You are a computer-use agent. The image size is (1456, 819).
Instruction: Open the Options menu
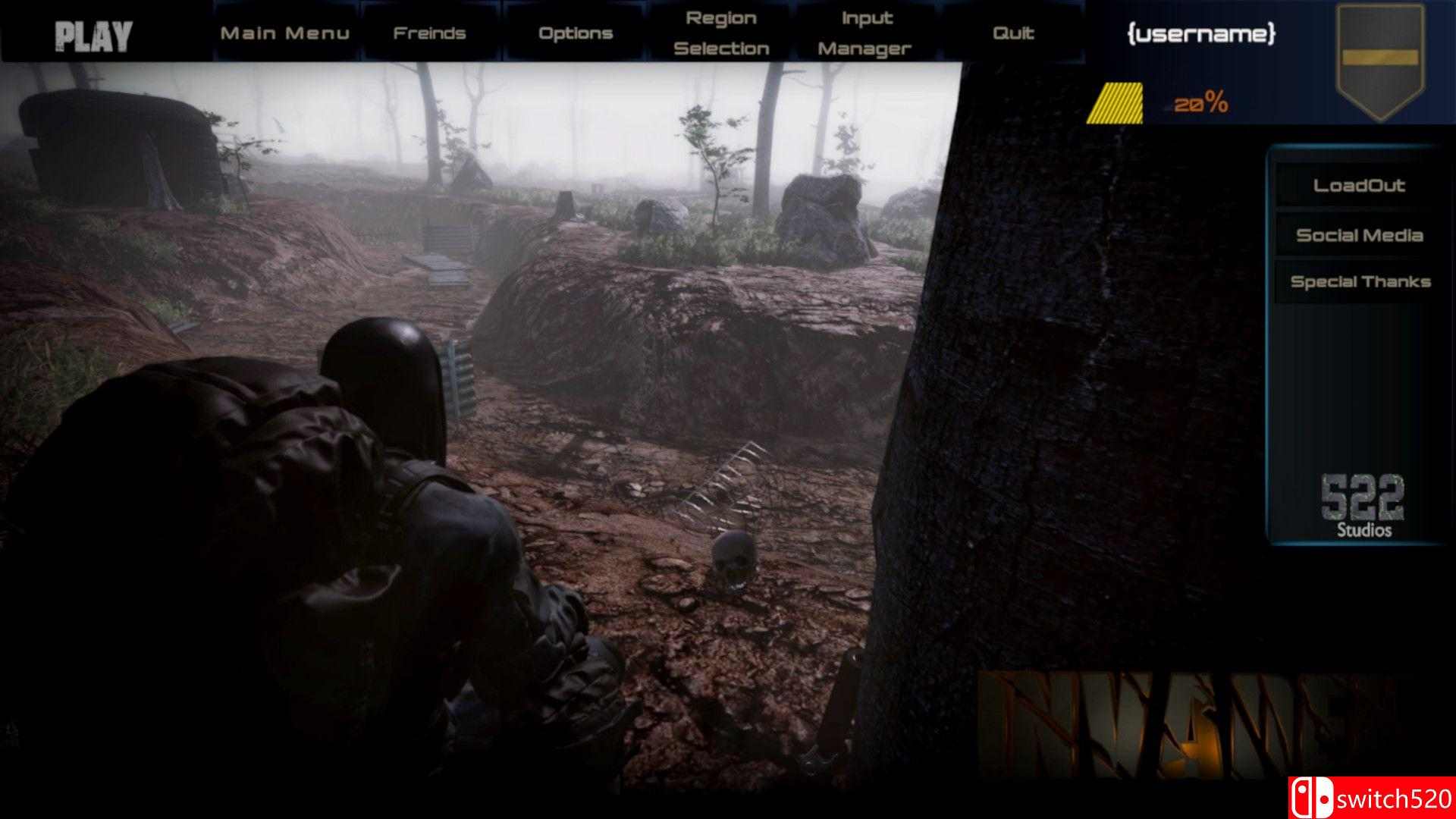pyautogui.click(x=575, y=33)
